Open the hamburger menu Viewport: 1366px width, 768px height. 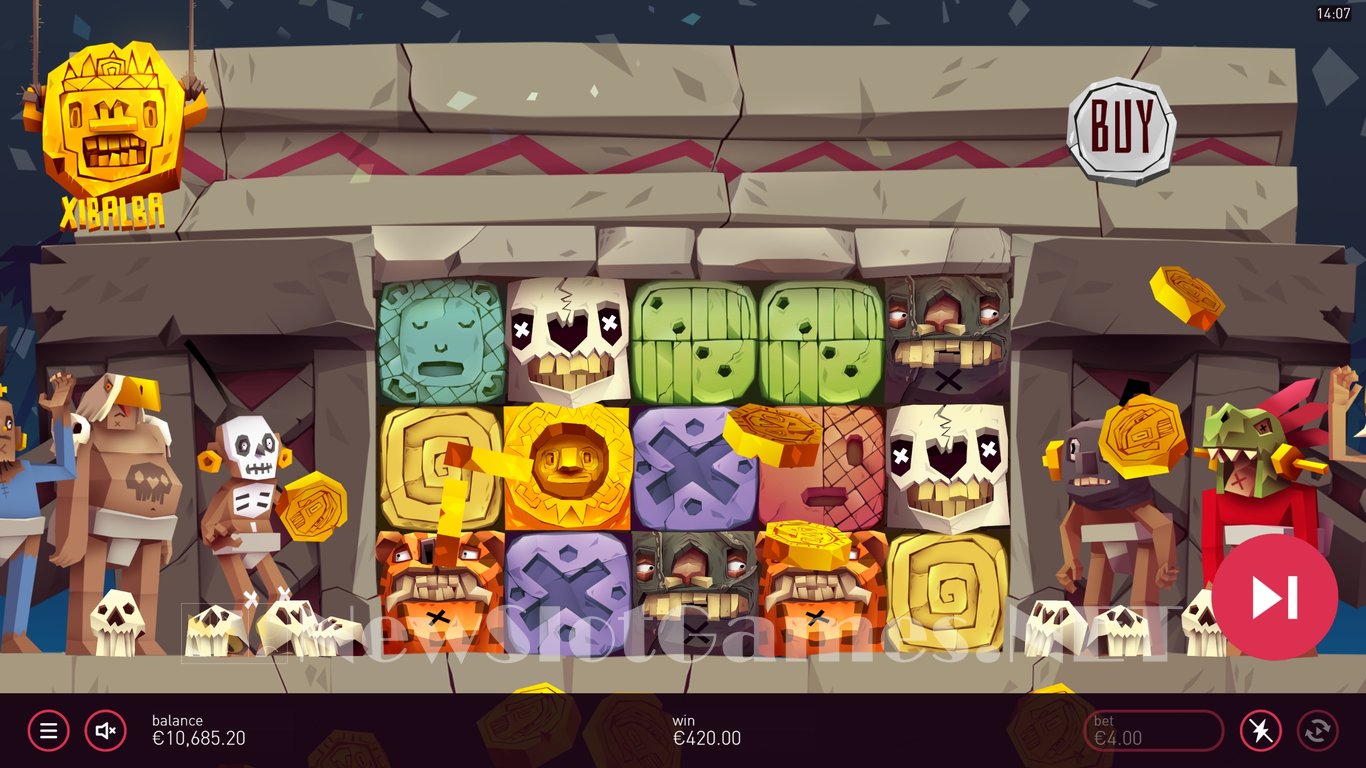point(48,731)
